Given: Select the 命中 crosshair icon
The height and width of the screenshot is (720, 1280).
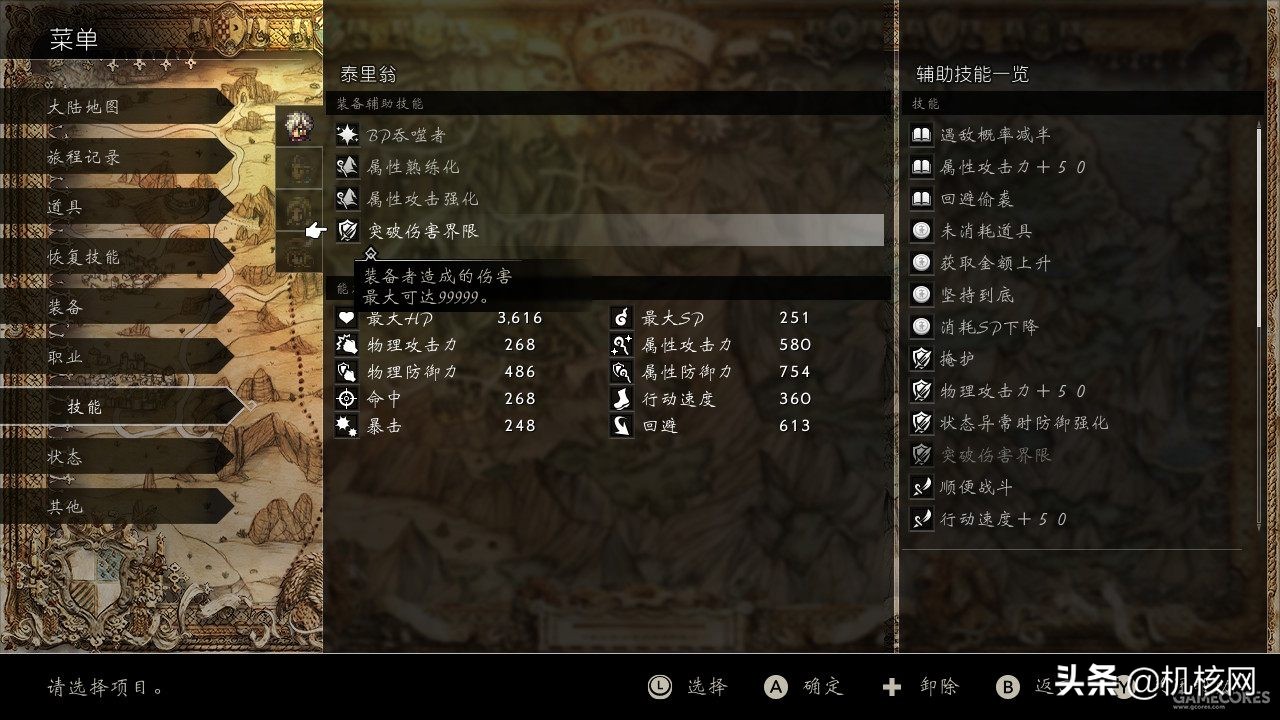Looking at the screenshot, I should click(346, 398).
